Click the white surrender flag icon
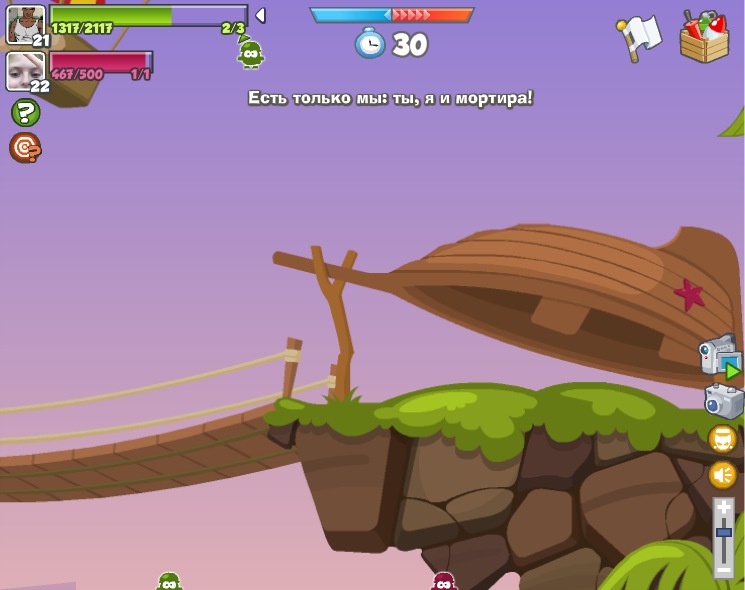The width and height of the screenshot is (745, 590). click(x=639, y=38)
